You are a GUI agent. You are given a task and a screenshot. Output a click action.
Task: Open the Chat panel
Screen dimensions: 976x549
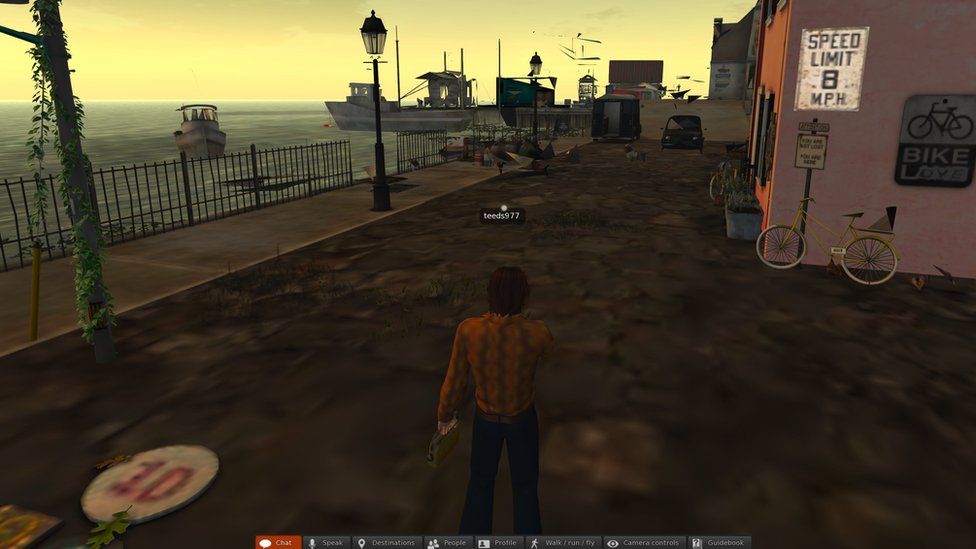pos(278,542)
